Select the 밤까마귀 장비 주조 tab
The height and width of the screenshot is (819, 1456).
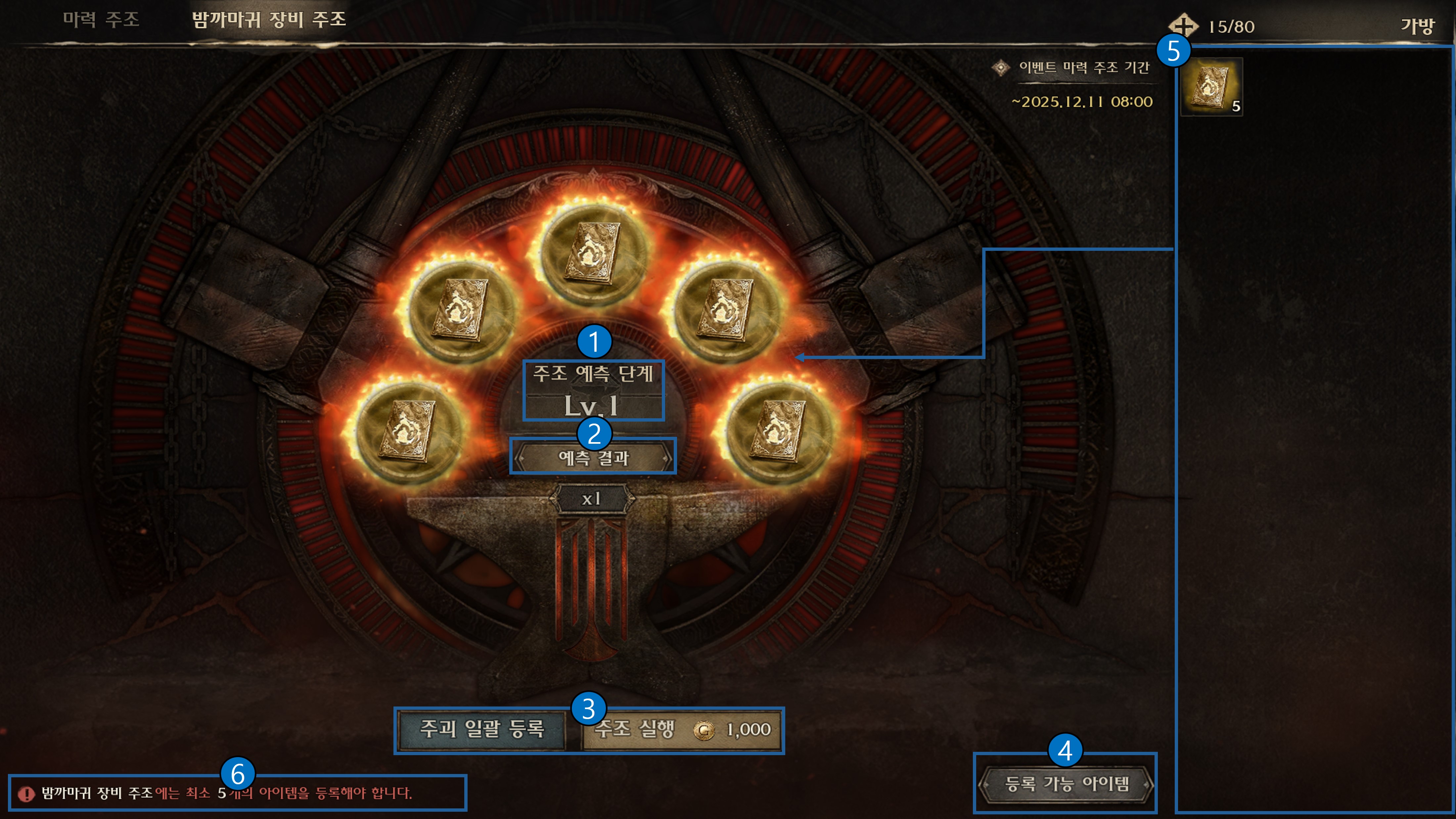click(268, 20)
